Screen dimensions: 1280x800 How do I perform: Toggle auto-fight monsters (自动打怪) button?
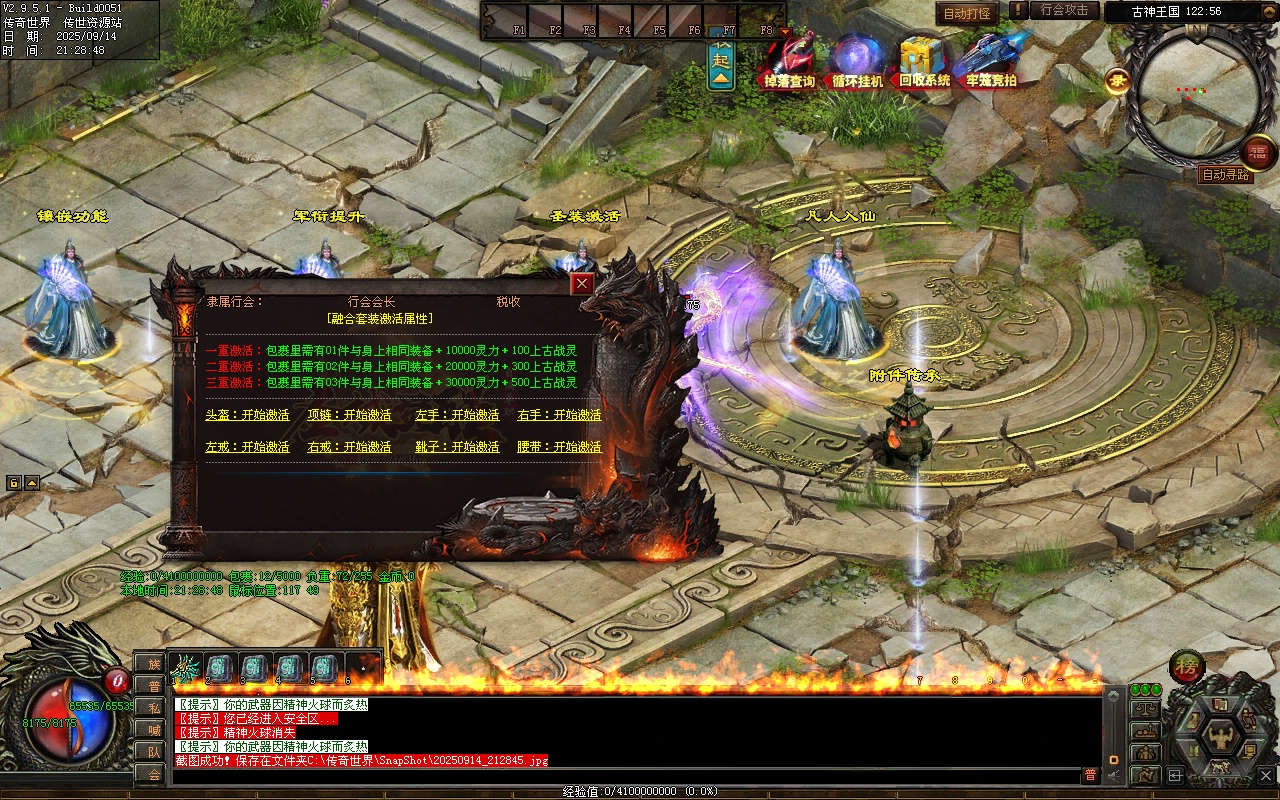coord(967,13)
